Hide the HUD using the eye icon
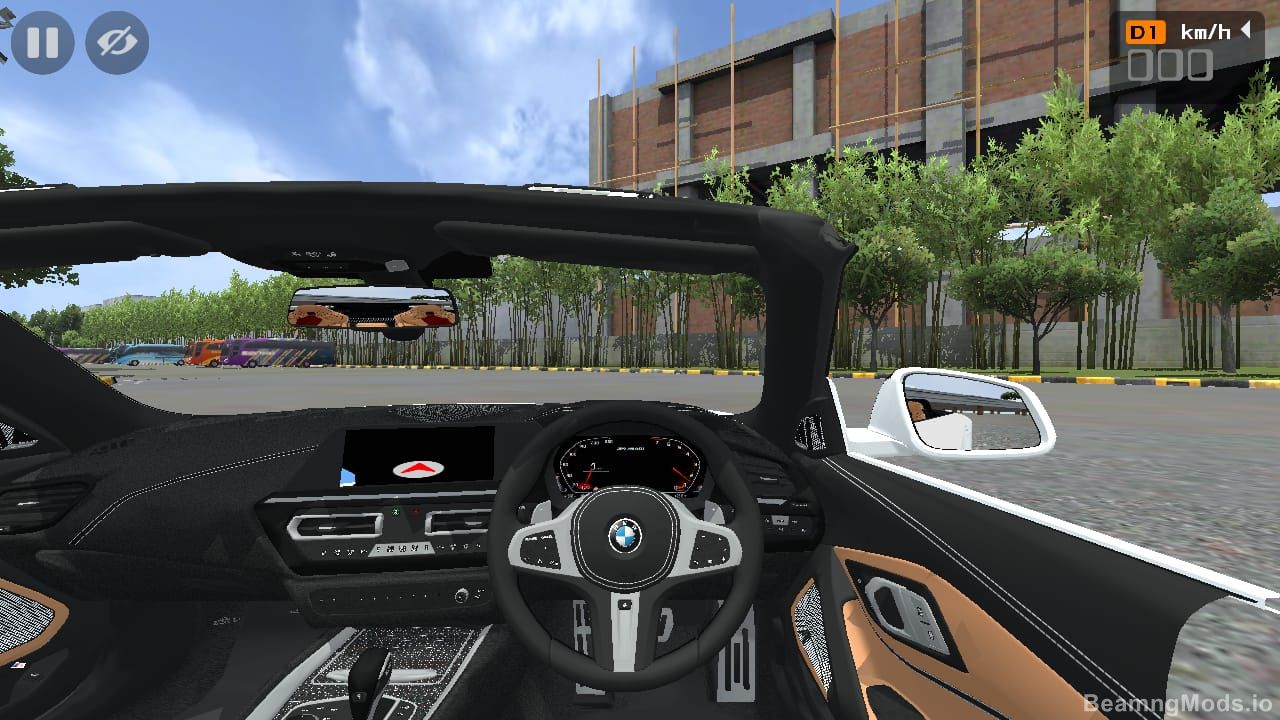 tap(117, 42)
